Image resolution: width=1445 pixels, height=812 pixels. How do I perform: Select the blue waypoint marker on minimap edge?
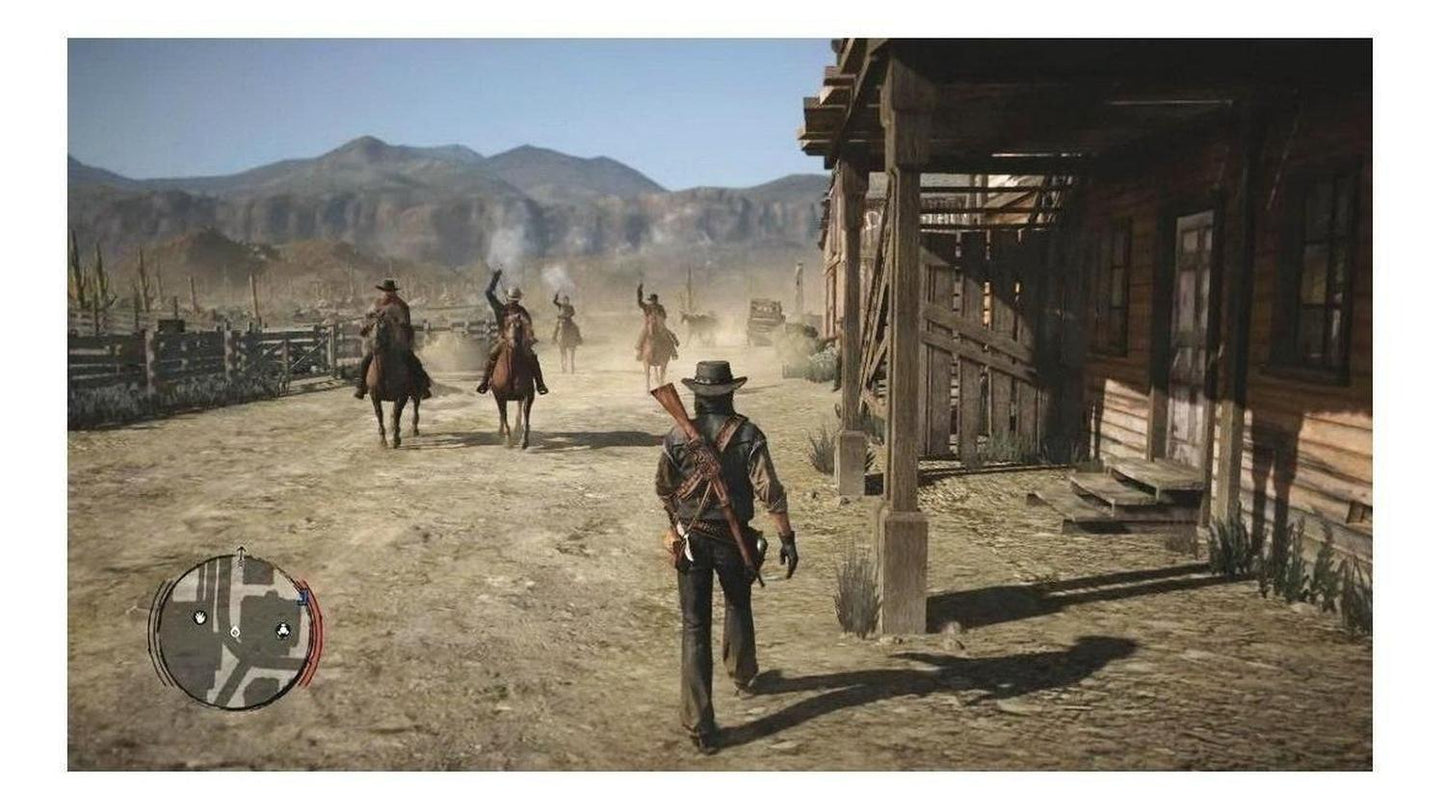[302, 596]
